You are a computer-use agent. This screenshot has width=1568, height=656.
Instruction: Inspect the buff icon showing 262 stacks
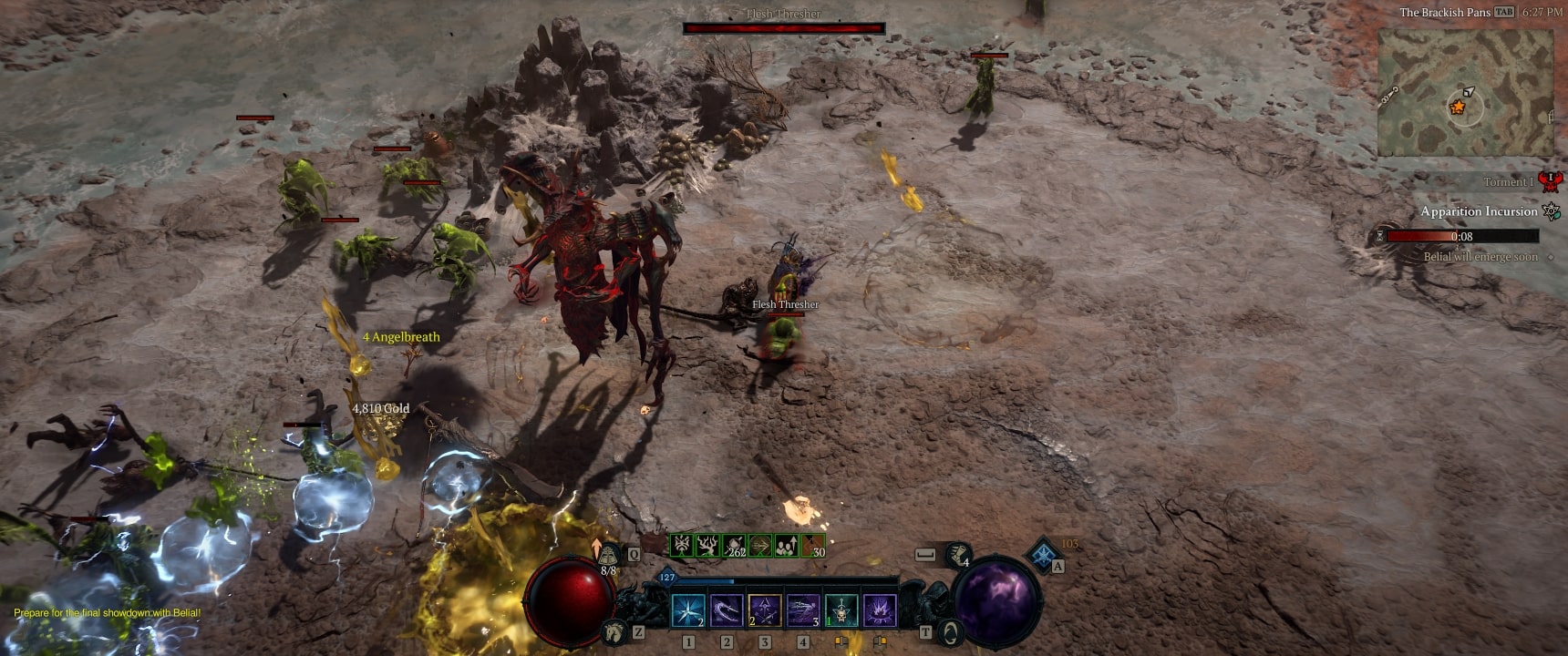(x=734, y=546)
